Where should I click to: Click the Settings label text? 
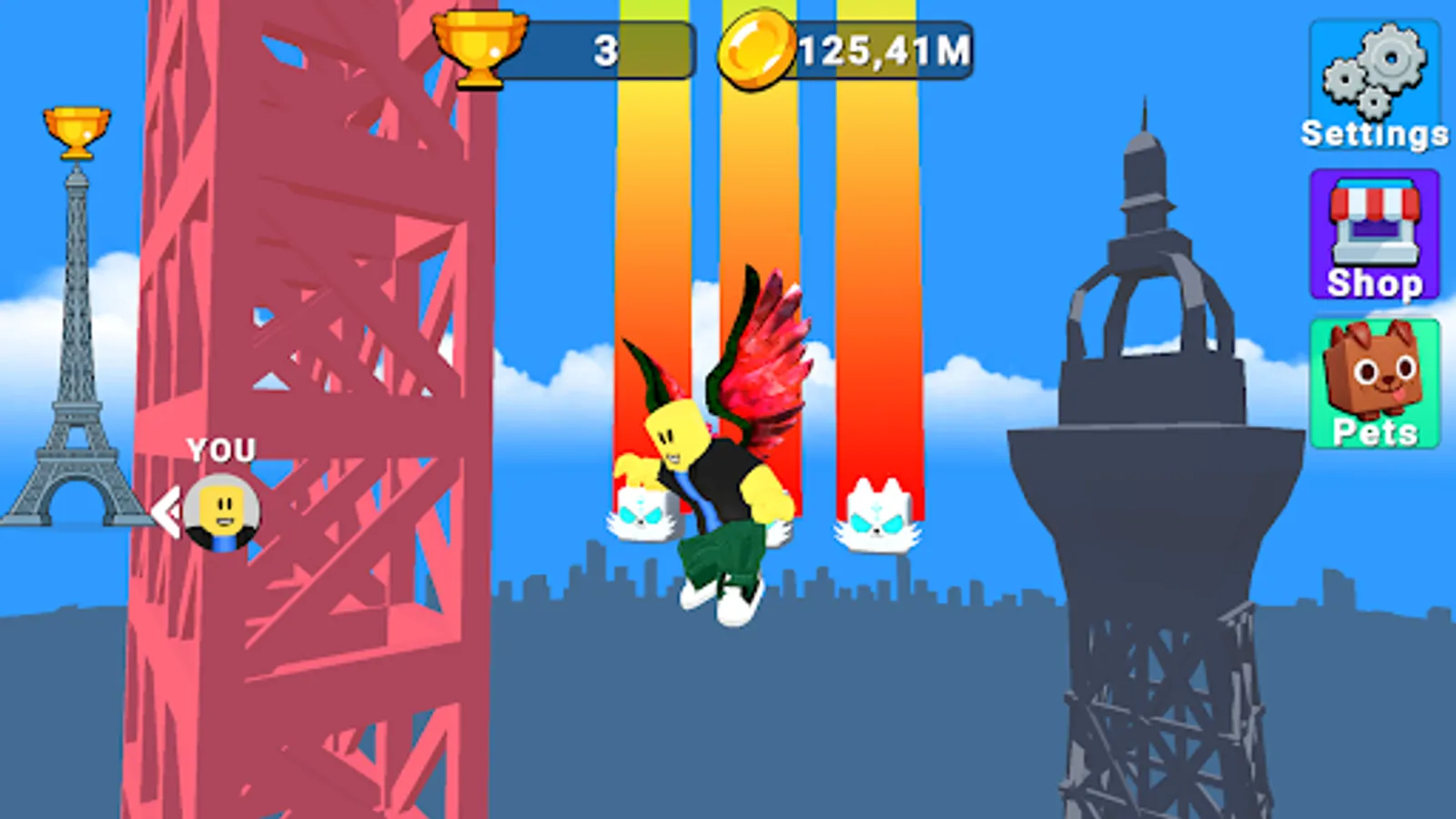tap(1374, 135)
